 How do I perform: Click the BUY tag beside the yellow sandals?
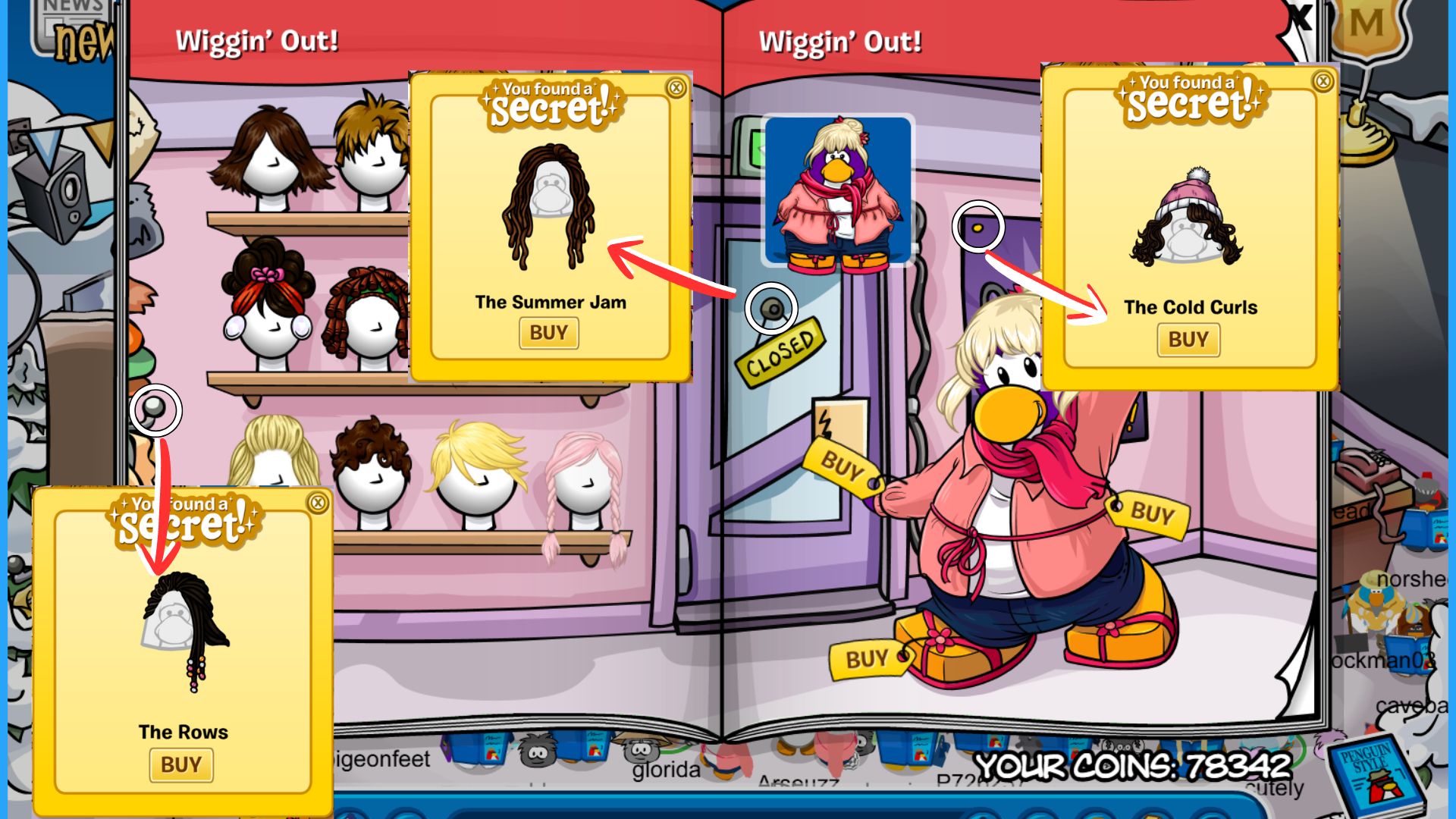pos(867,659)
